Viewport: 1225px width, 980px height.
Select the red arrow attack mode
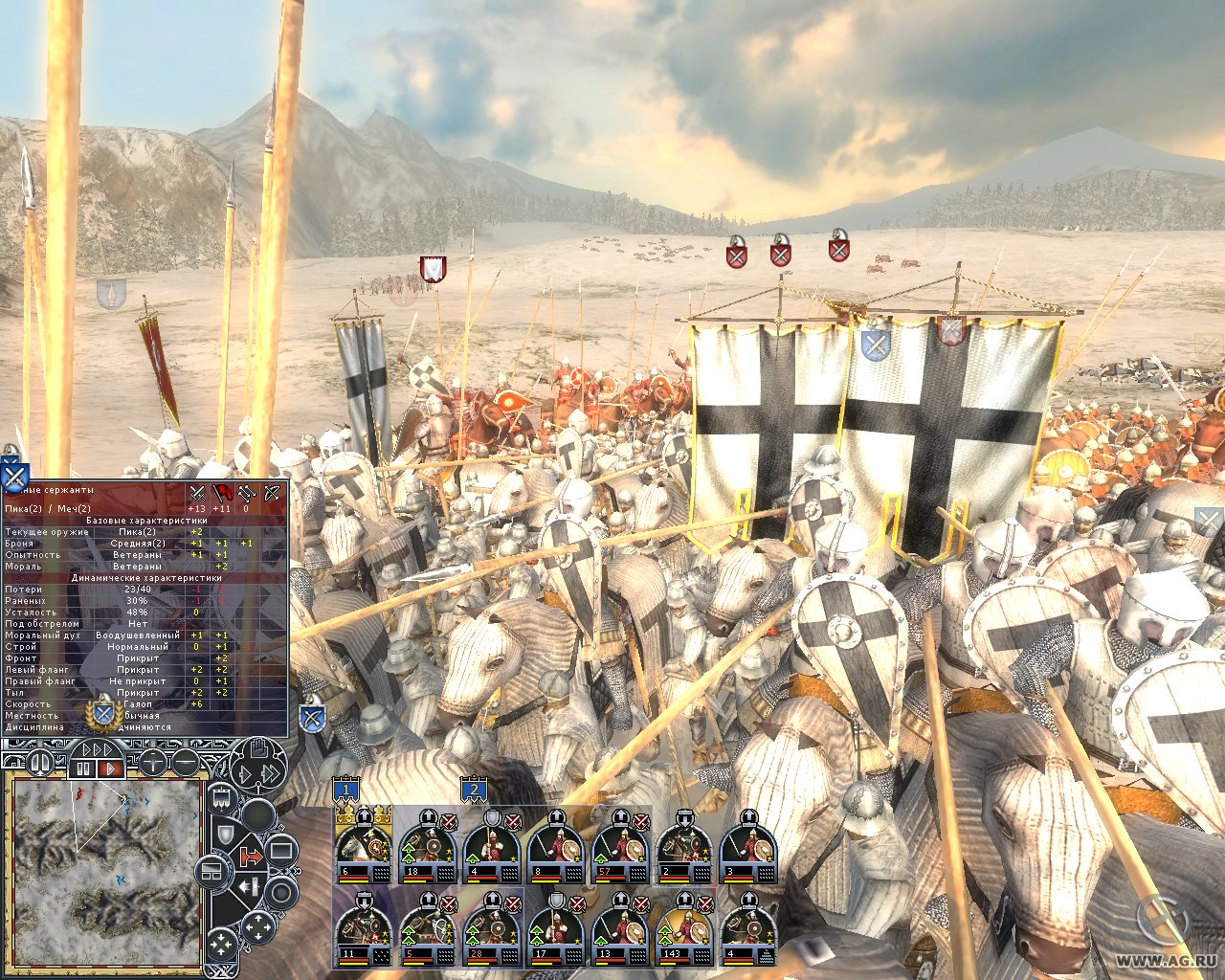click(x=251, y=857)
